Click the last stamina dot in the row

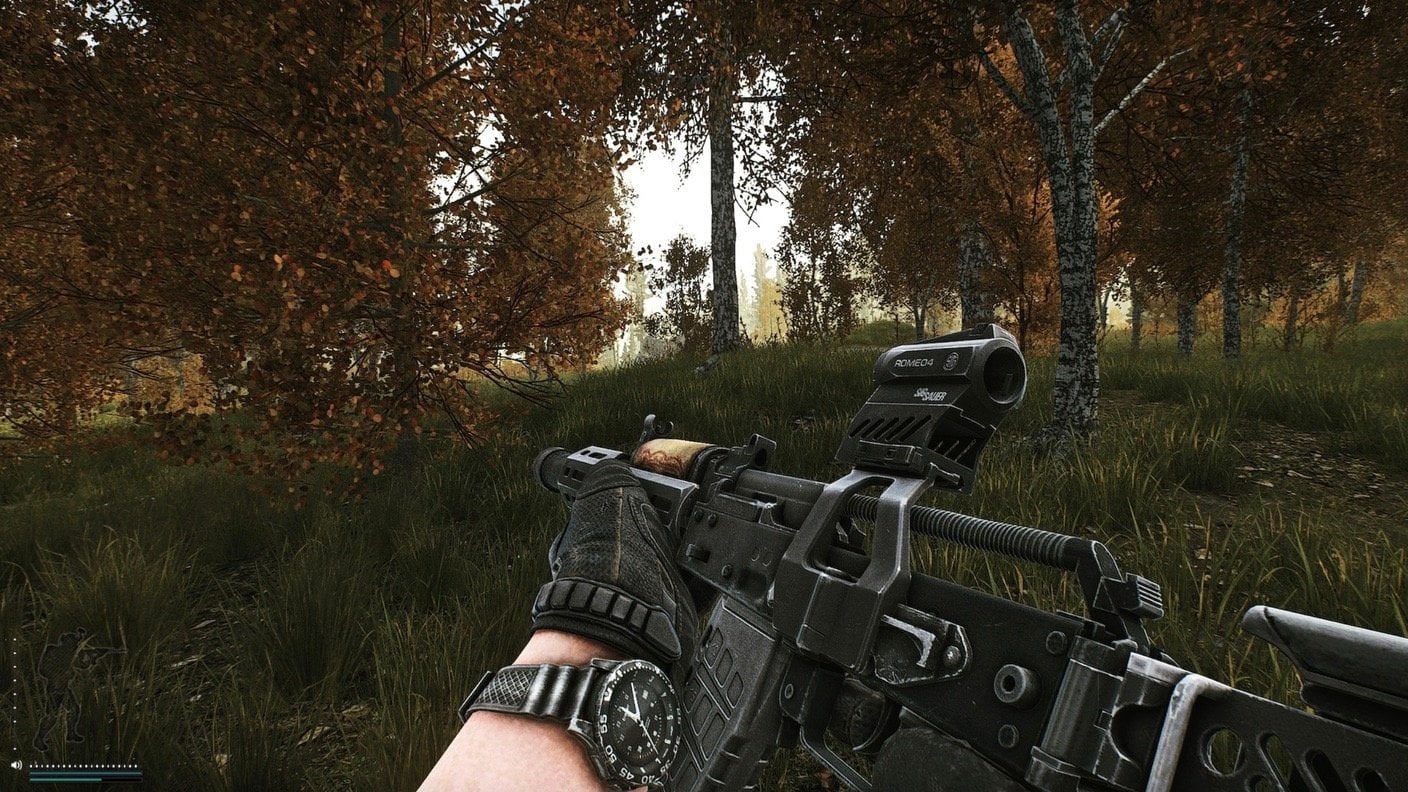(x=136, y=766)
